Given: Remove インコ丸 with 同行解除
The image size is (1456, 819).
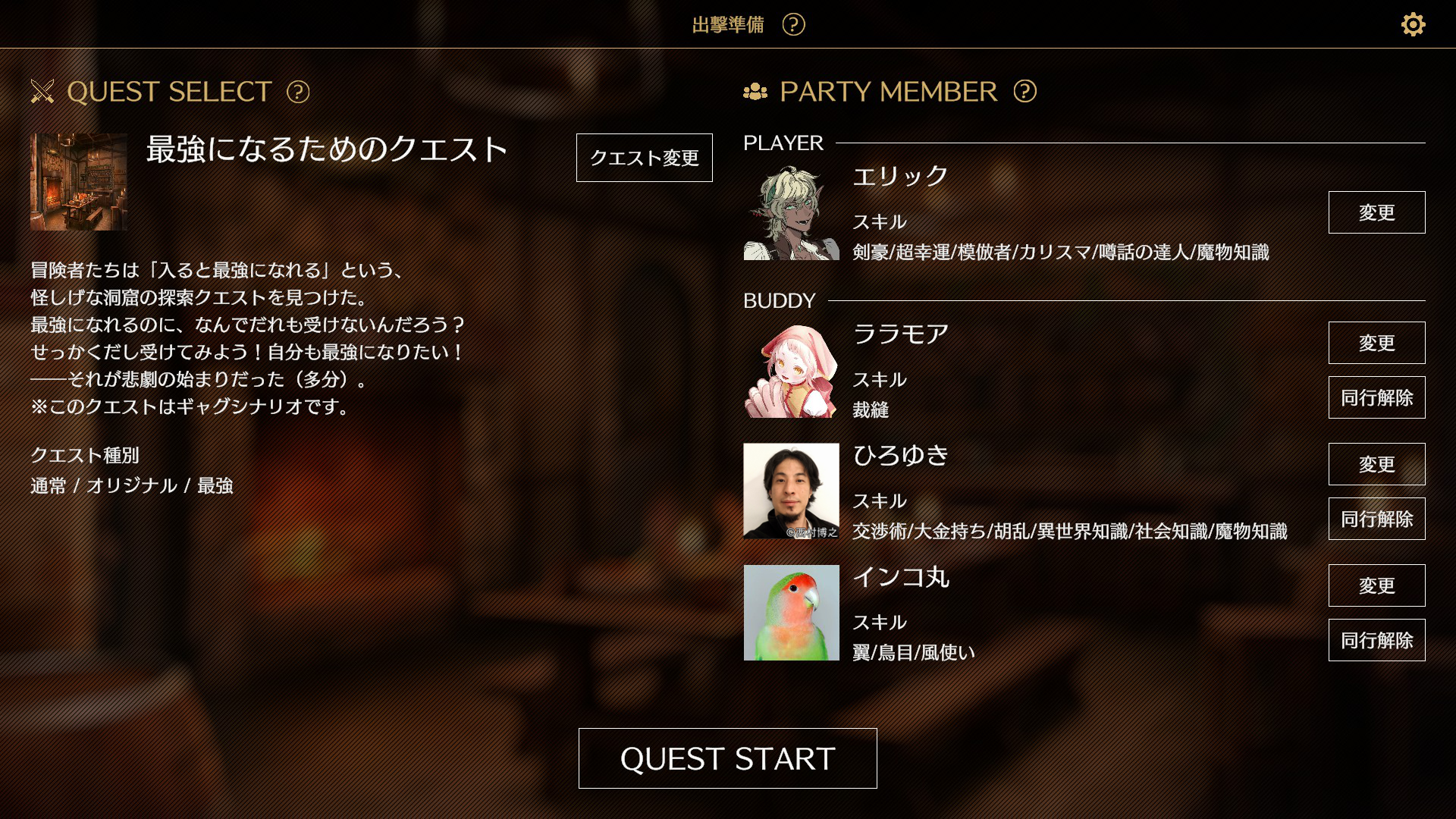Looking at the screenshot, I should coord(1376,640).
